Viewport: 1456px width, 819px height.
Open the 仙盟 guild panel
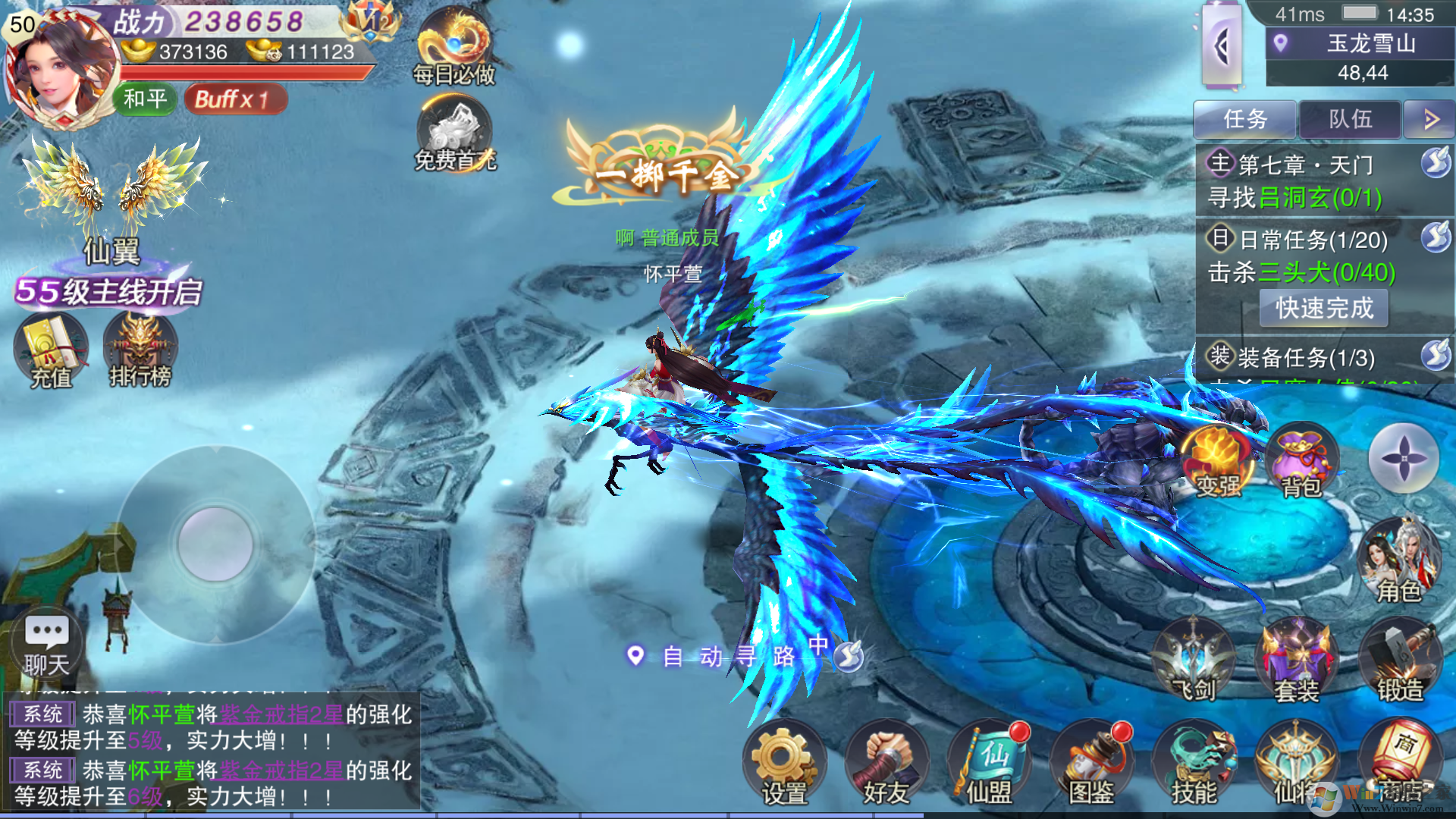[988, 764]
